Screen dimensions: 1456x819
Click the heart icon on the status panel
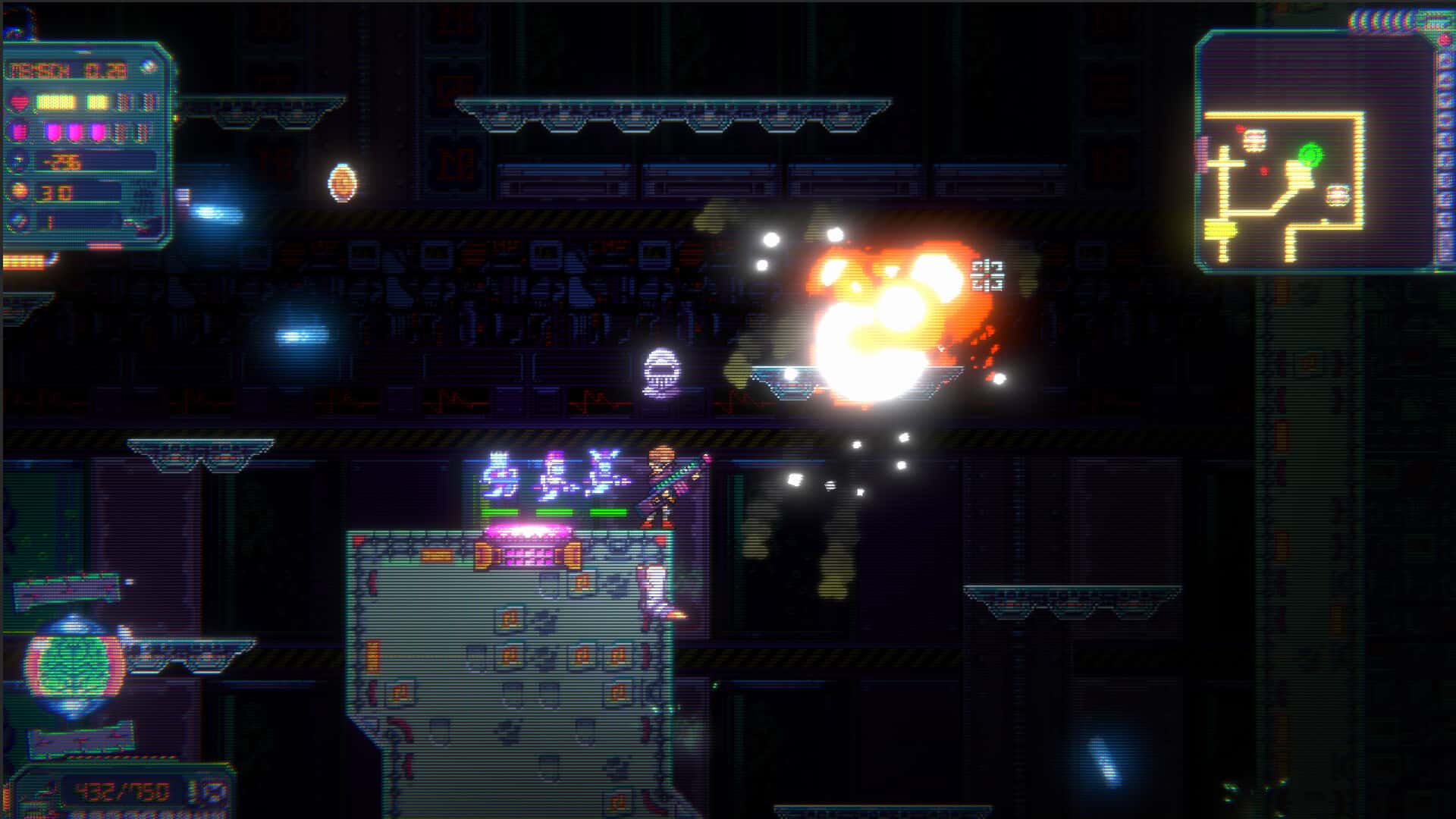[x=19, y=101]
